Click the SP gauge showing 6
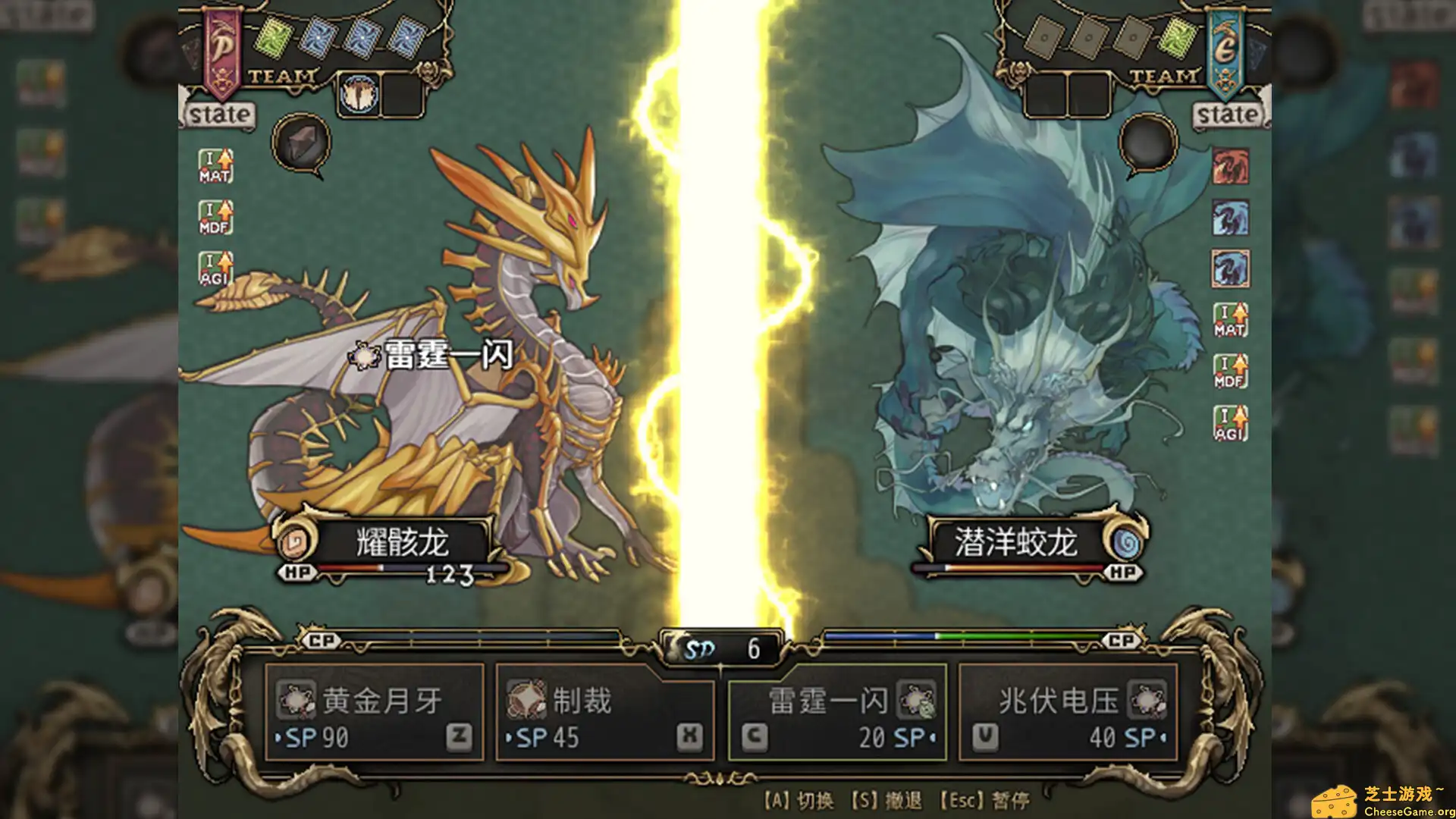The image size is (1456, 819). coord(720,648)
